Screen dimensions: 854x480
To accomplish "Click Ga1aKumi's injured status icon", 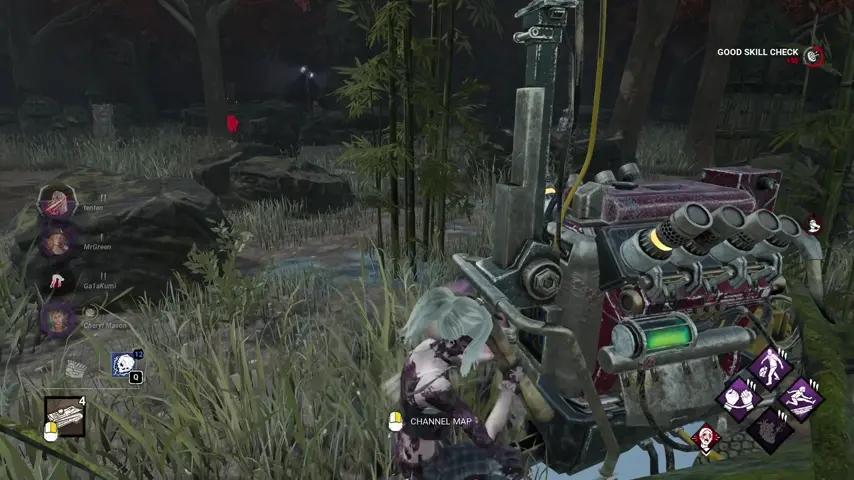I will coord(56,281).
